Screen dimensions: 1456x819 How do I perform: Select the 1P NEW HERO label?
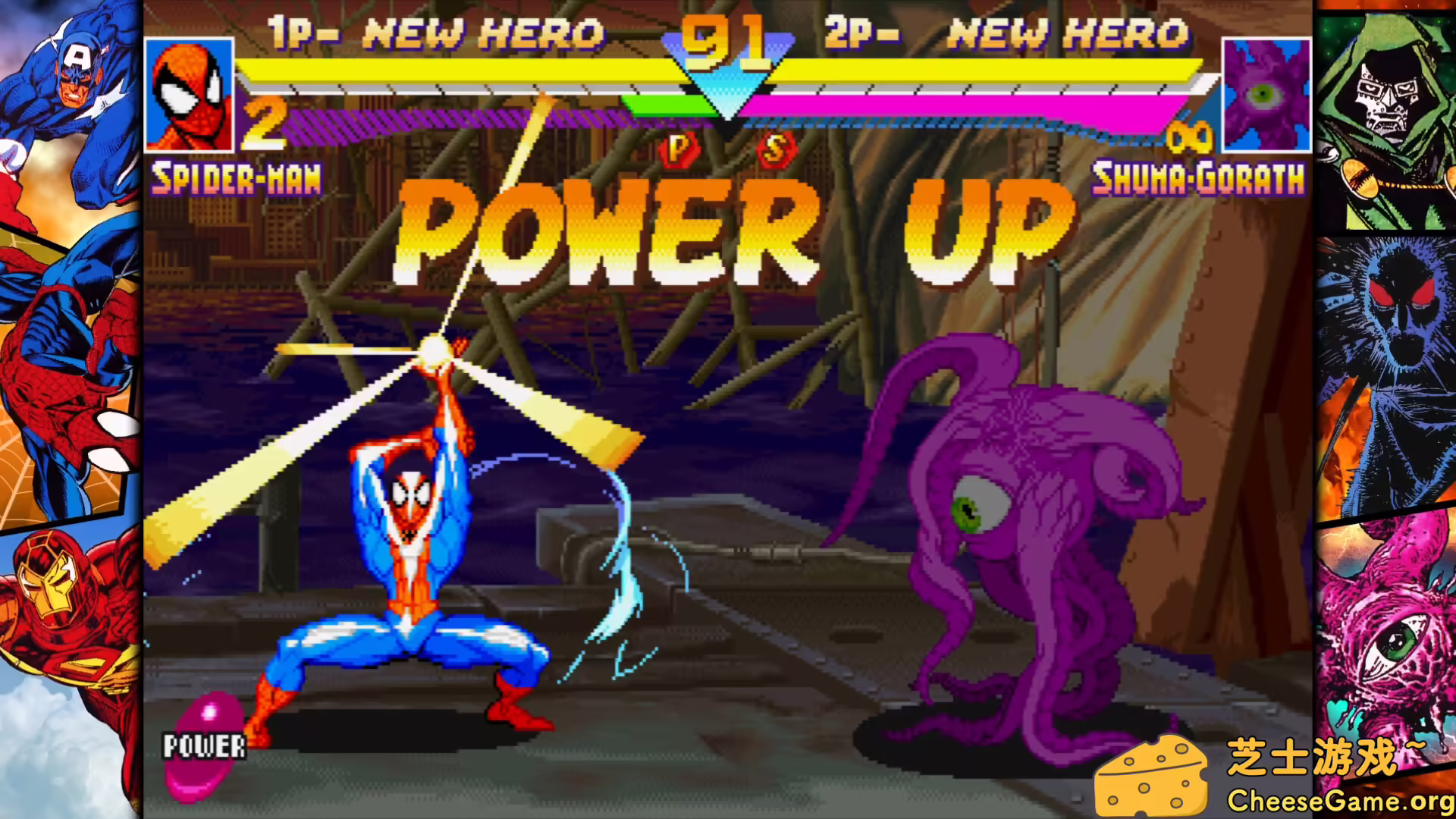[432, 32]
